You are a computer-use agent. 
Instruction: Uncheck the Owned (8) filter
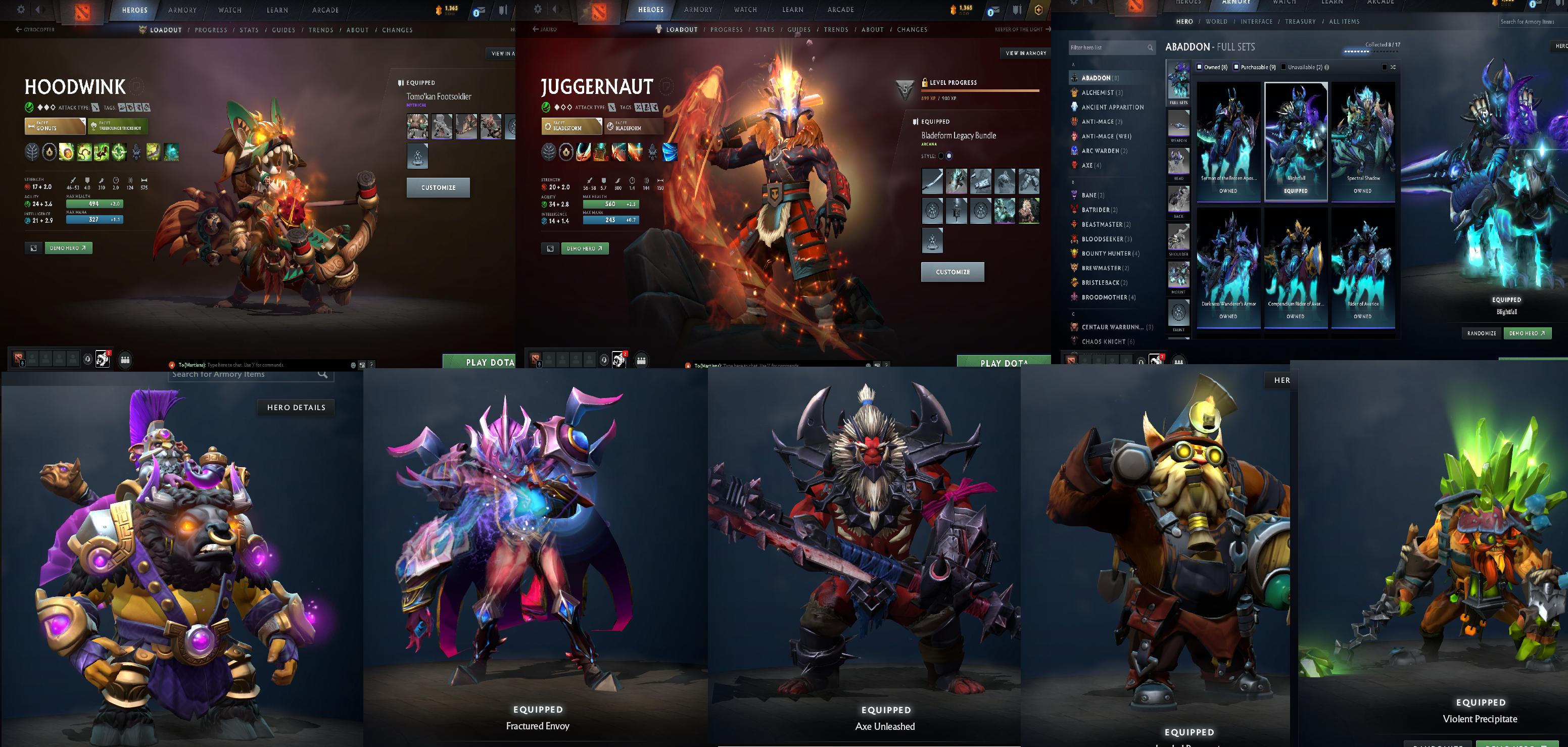coord(1200,67)
